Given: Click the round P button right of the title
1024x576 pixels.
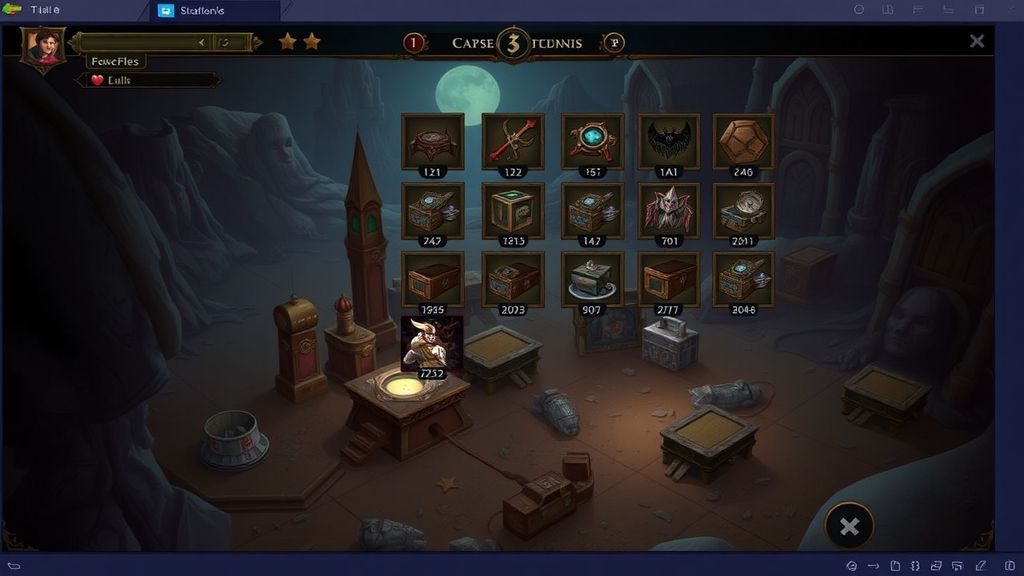Looking at the screenshot, I should 614,43.
